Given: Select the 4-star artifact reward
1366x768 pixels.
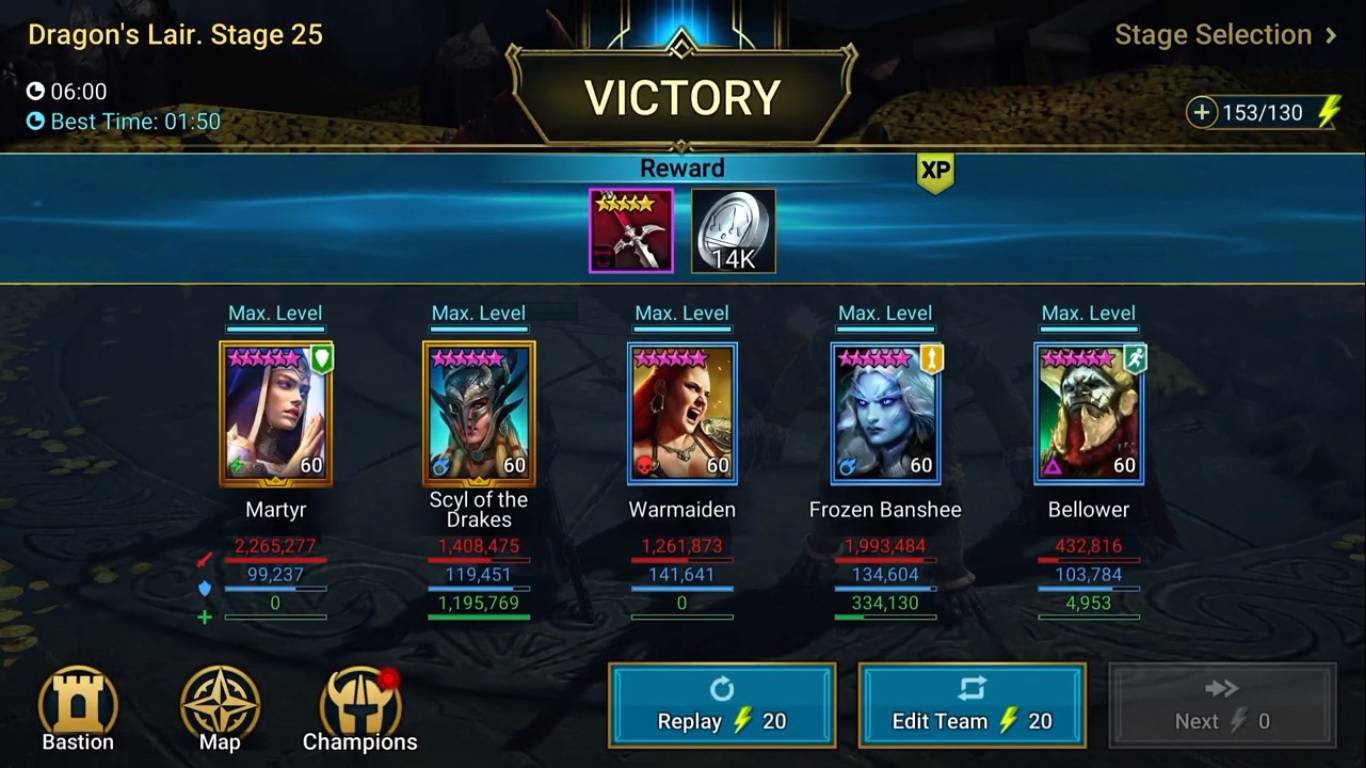Looking at the screenshot, I should pos(630,229).
